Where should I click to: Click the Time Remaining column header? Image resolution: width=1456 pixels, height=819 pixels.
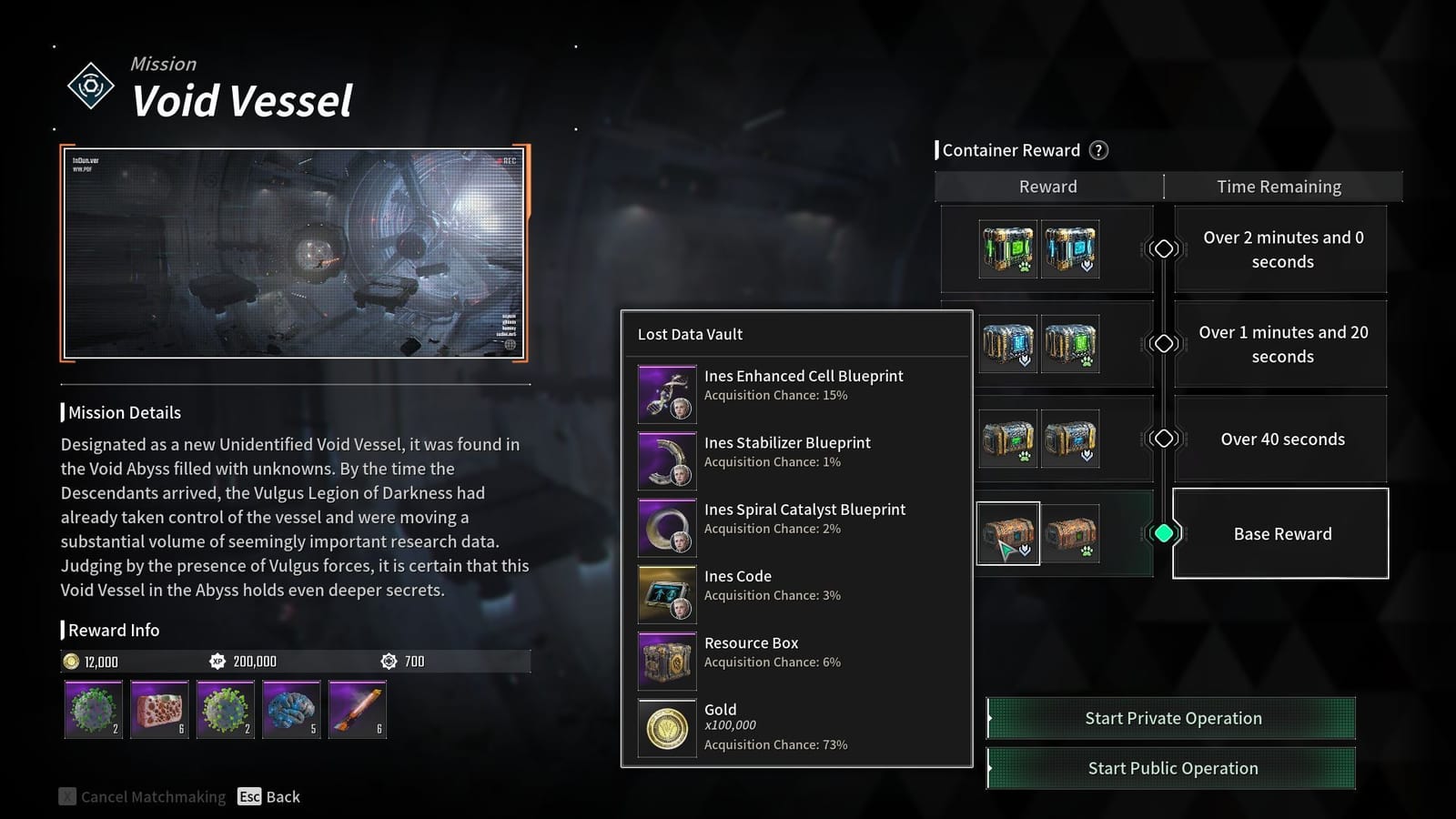1279,186
